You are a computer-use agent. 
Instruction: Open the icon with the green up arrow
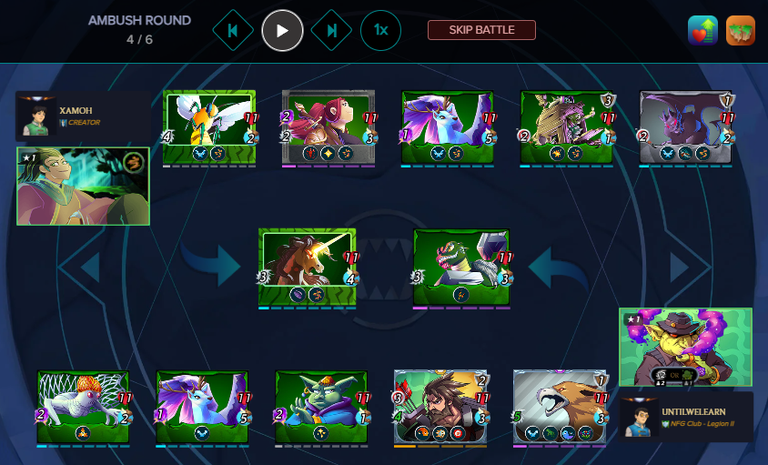(x=703, y=30)
